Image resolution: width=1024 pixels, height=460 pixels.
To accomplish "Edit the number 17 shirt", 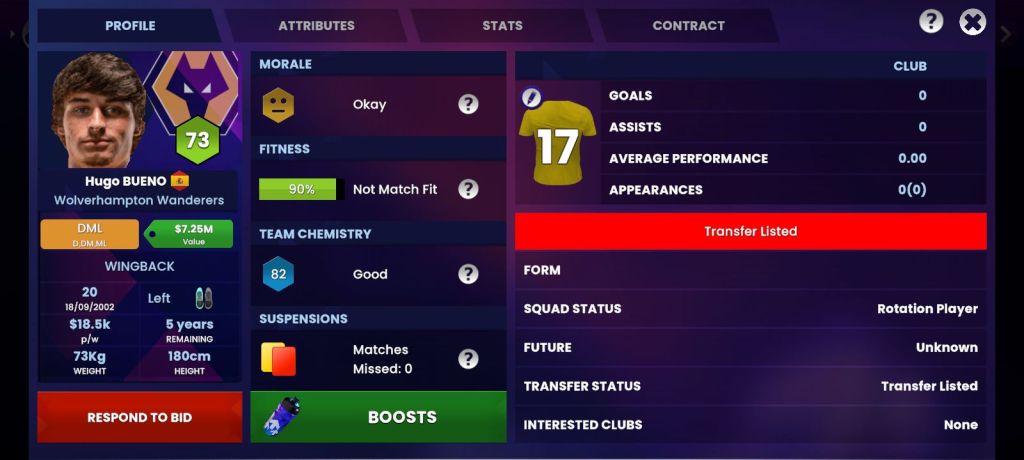I will click(532, 98).
